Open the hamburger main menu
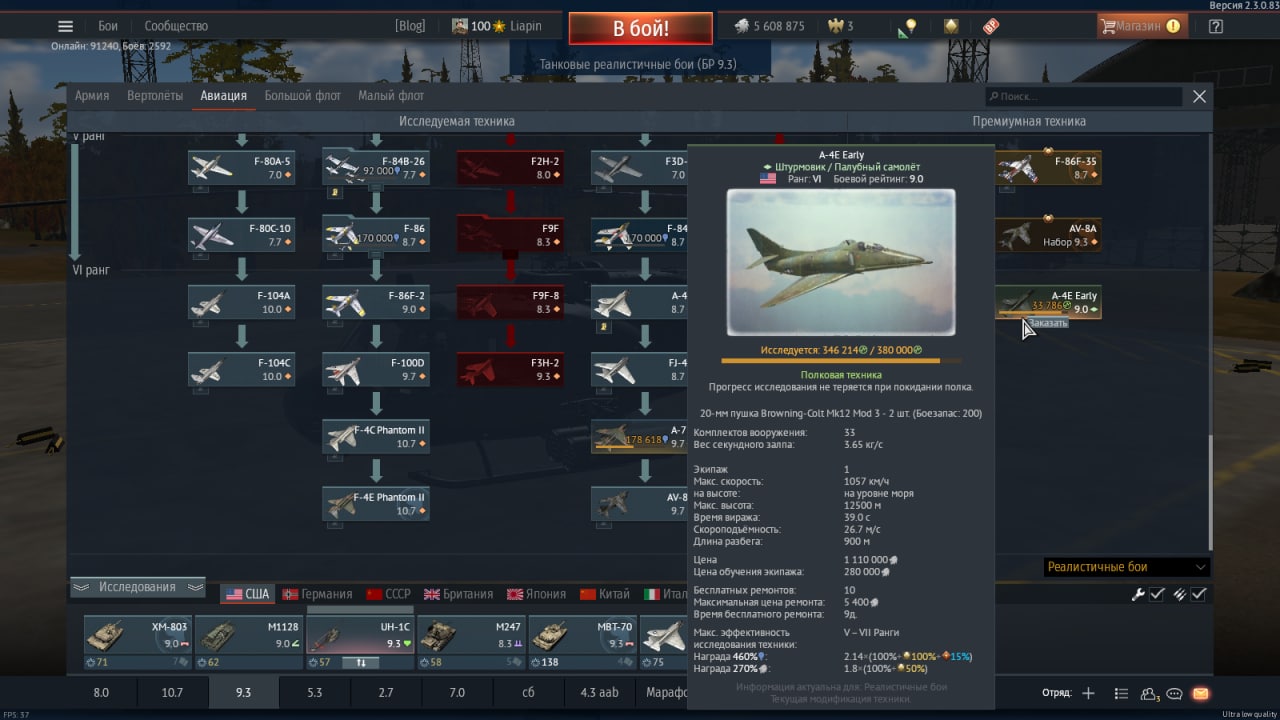This screenshot has height=720, width=1280. tap(65, 26)
